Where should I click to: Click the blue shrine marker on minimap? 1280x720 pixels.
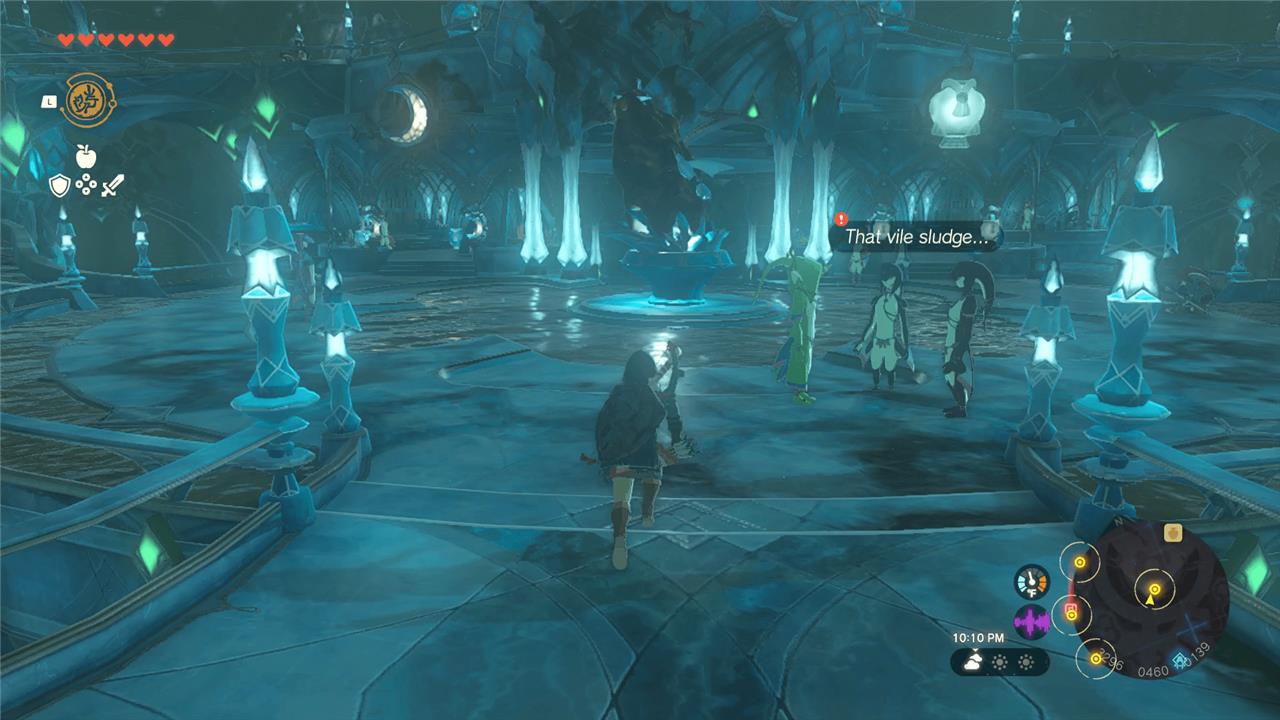click(x=1182, y=661)
